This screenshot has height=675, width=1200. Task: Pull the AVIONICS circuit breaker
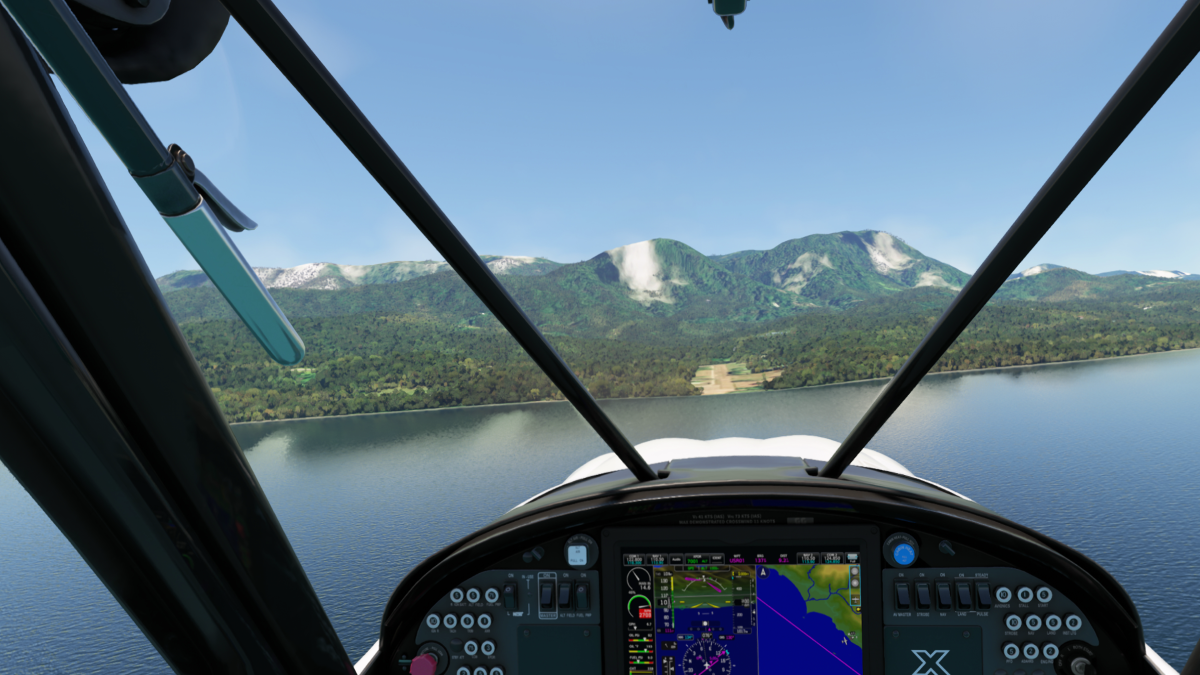click(1004, 595)
